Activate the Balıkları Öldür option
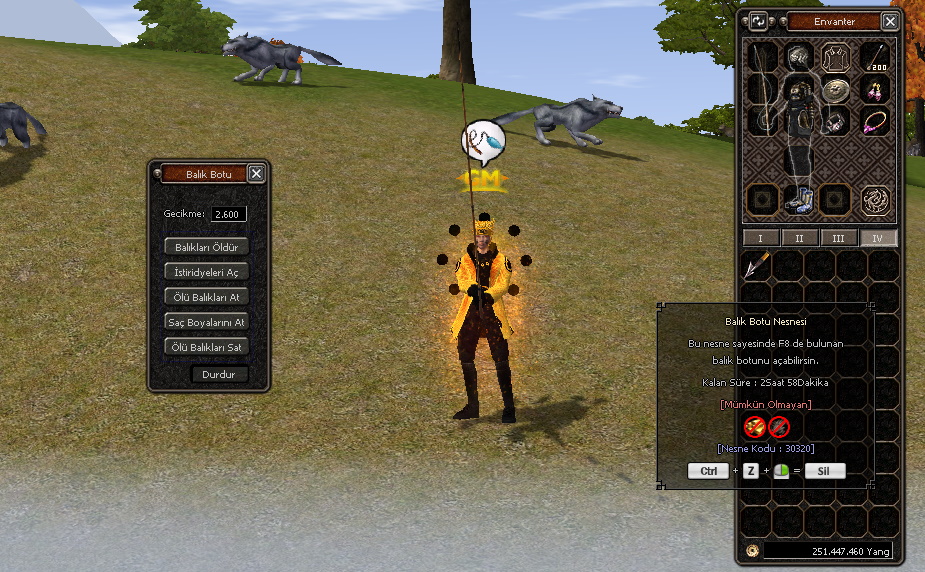The image size is (925, 572). pos(206,246)
